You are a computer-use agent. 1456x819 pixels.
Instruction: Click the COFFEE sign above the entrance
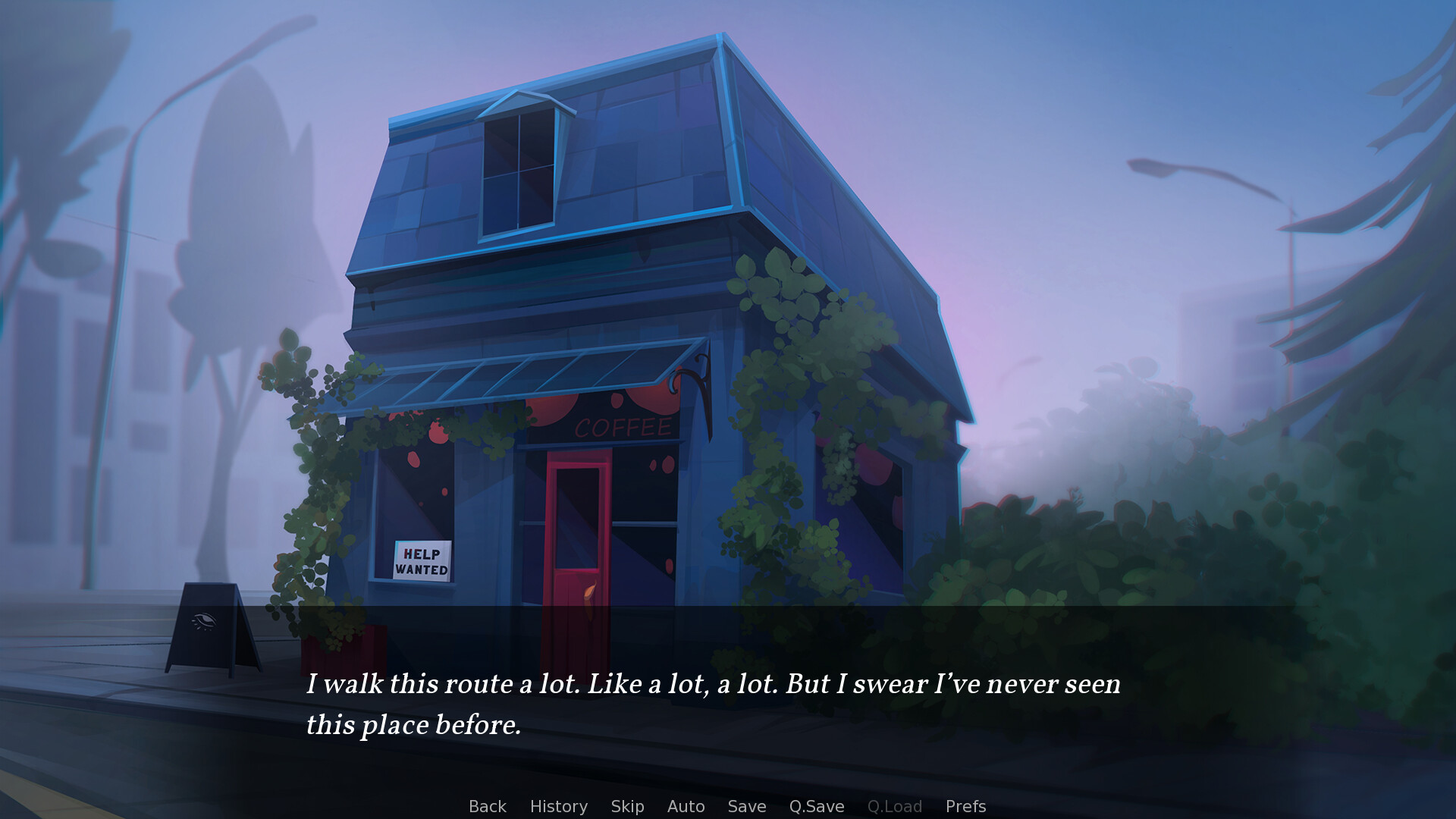tap(622, 427)
